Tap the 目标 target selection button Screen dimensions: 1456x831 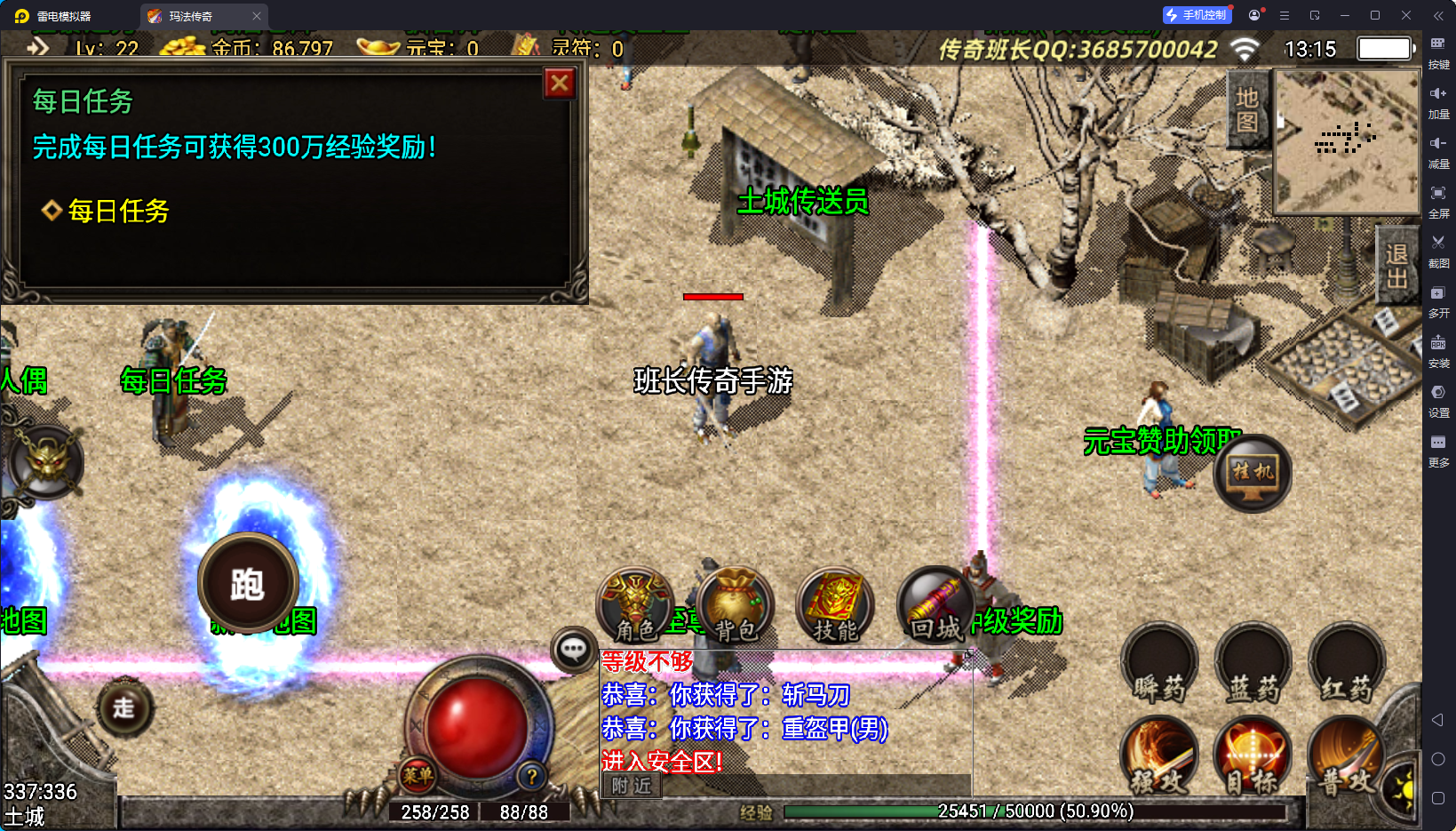point(1253,758)
